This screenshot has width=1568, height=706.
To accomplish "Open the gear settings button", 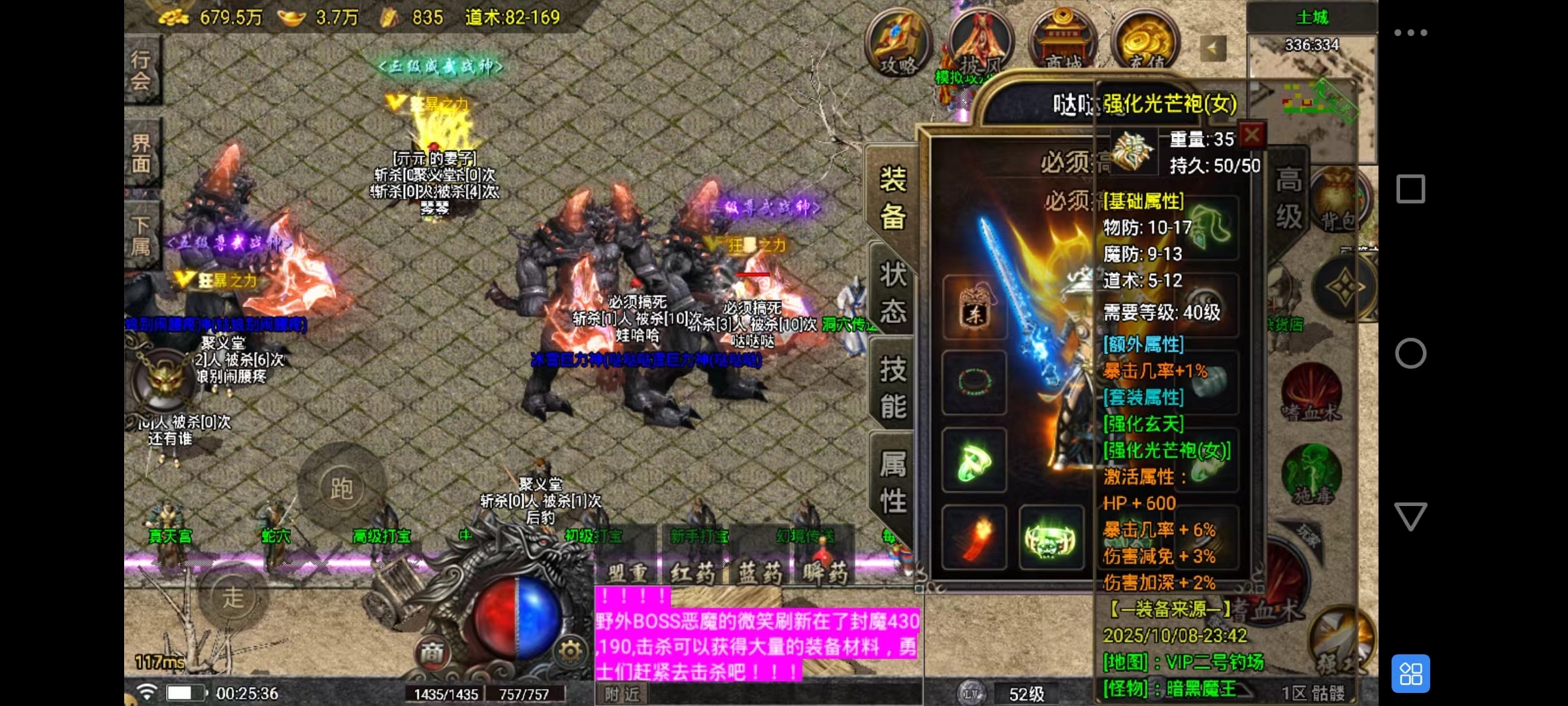I will pos(570,651).
